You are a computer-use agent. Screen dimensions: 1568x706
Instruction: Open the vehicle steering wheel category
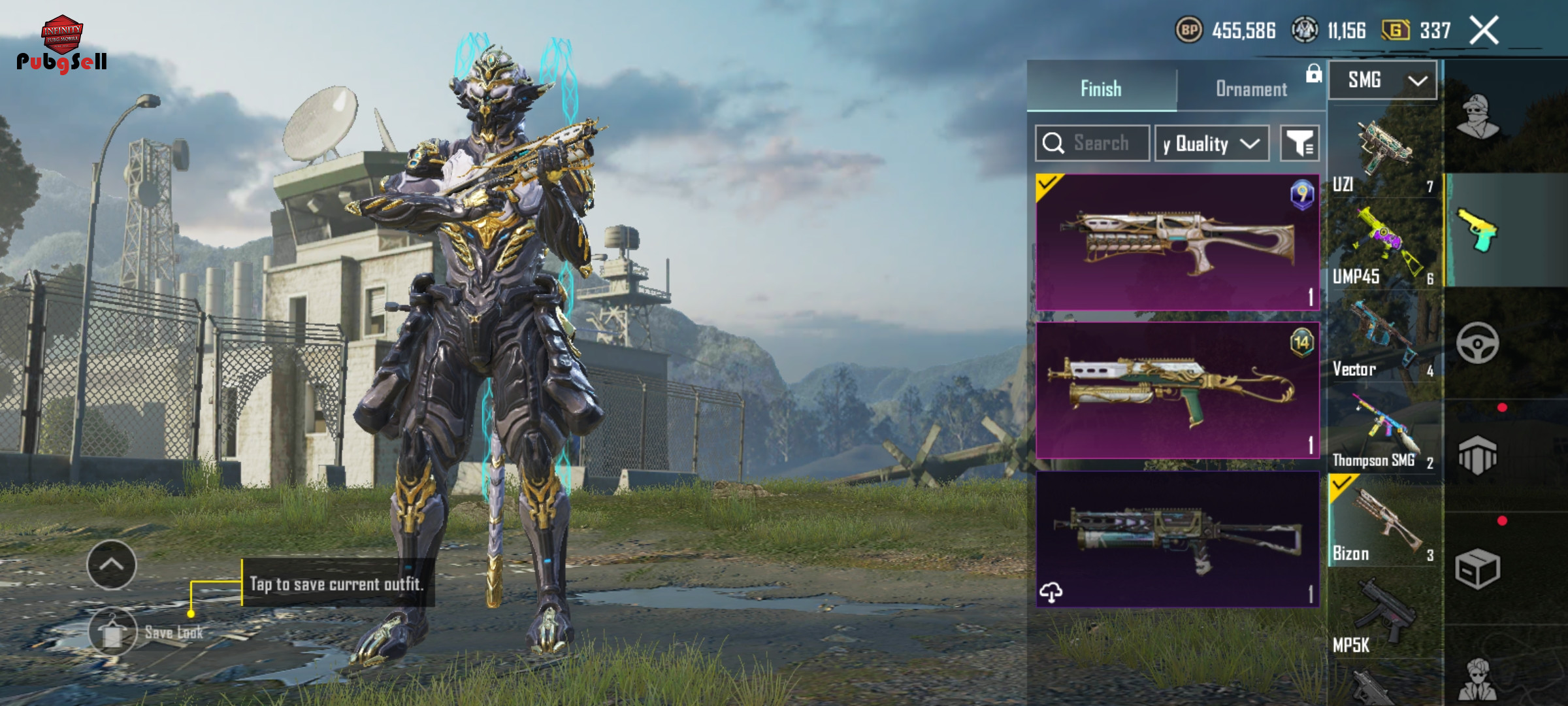click(x=1478, y=343)
